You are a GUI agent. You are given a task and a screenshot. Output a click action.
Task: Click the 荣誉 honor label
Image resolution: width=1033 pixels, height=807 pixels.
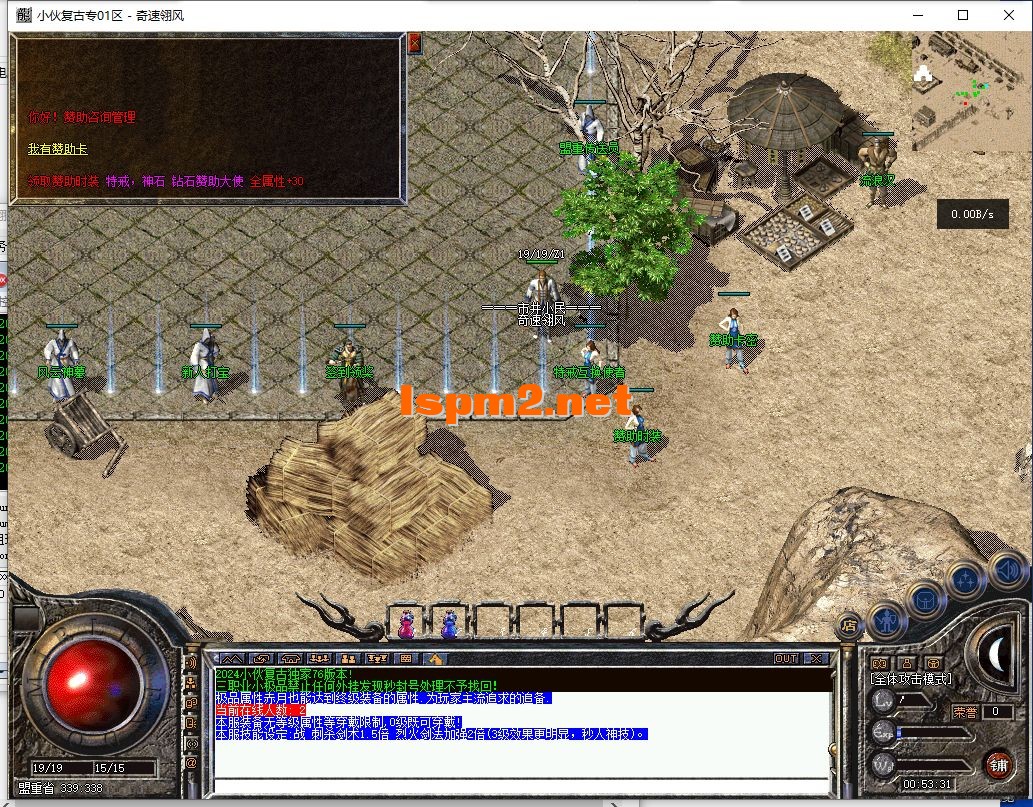pos(965,712)
